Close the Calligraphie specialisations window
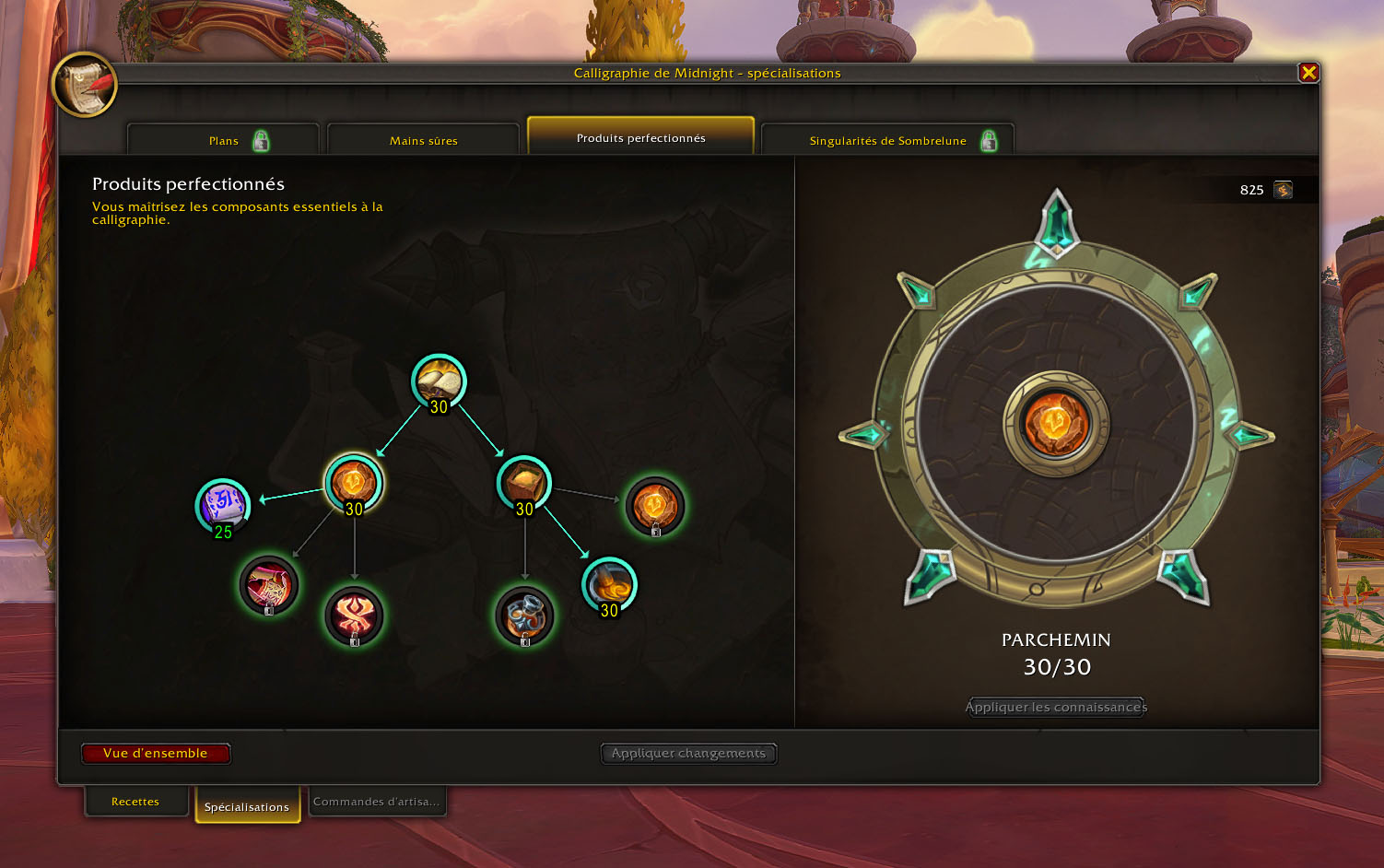The width and height of the screenshot is (1384, 868). click(1308, 73)
